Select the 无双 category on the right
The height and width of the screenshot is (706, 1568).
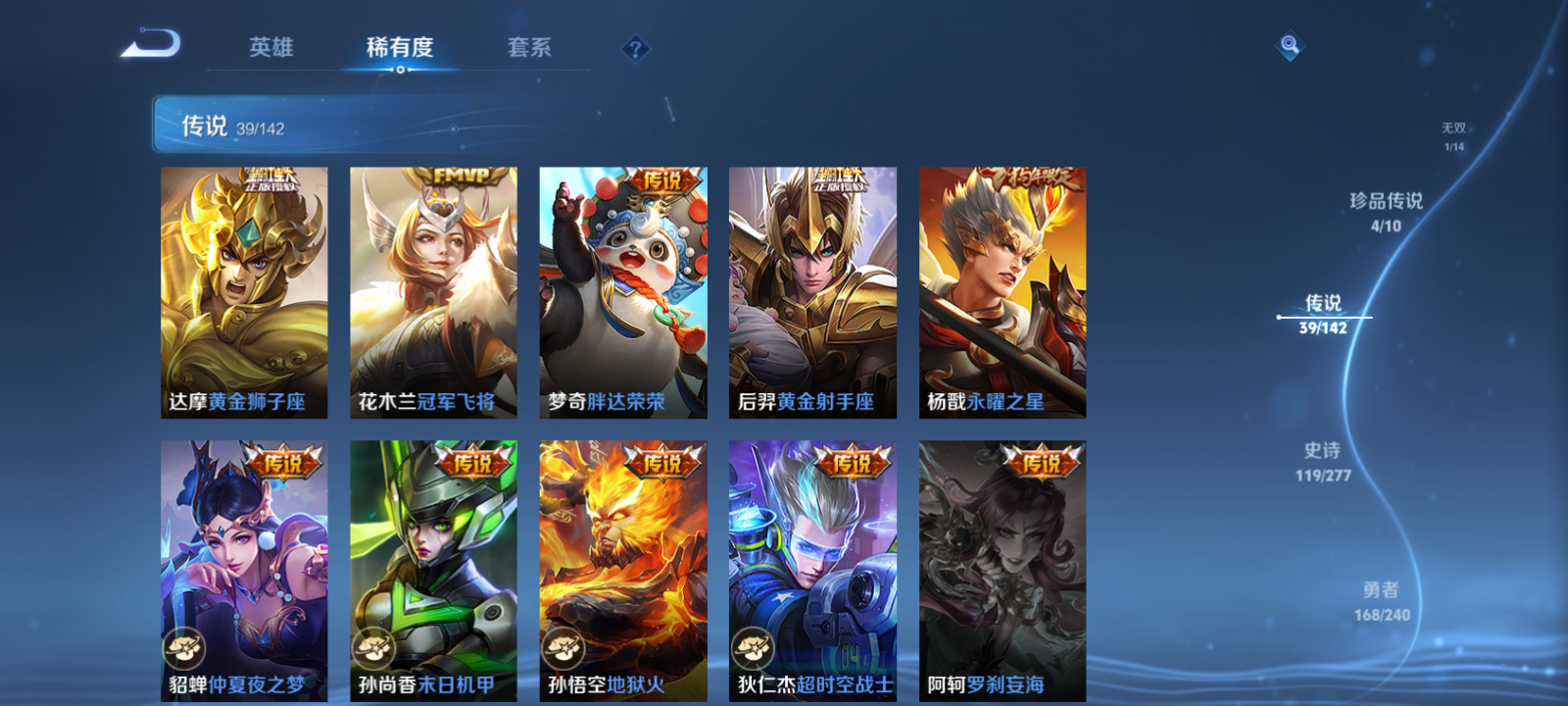click(1451, 132)
